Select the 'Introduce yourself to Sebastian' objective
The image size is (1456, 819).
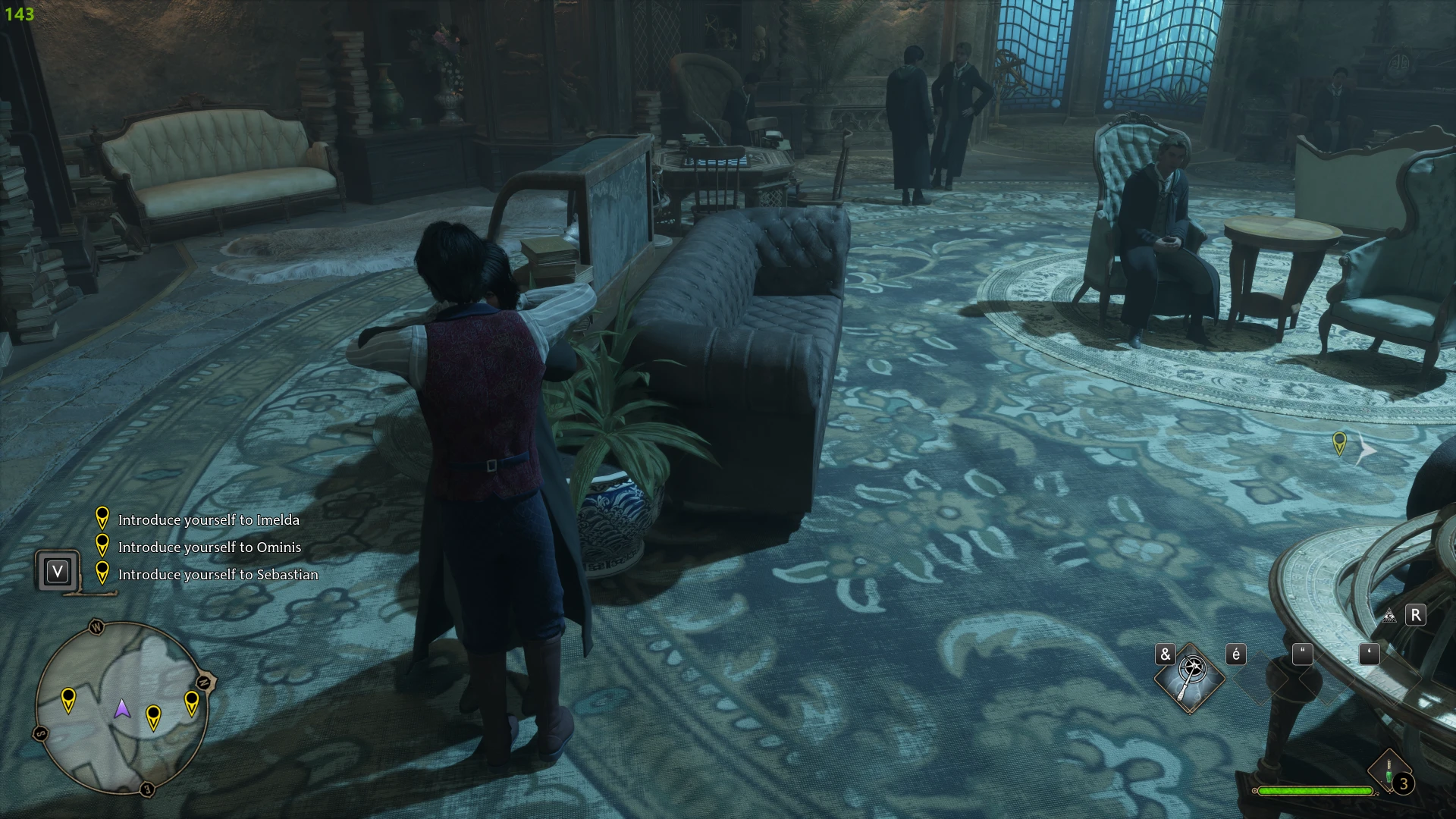[x=218, y=575]
